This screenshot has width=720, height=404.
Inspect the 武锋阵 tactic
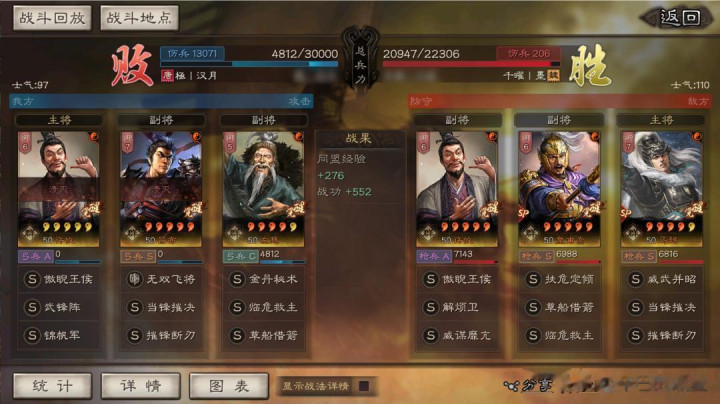[58, 308]
